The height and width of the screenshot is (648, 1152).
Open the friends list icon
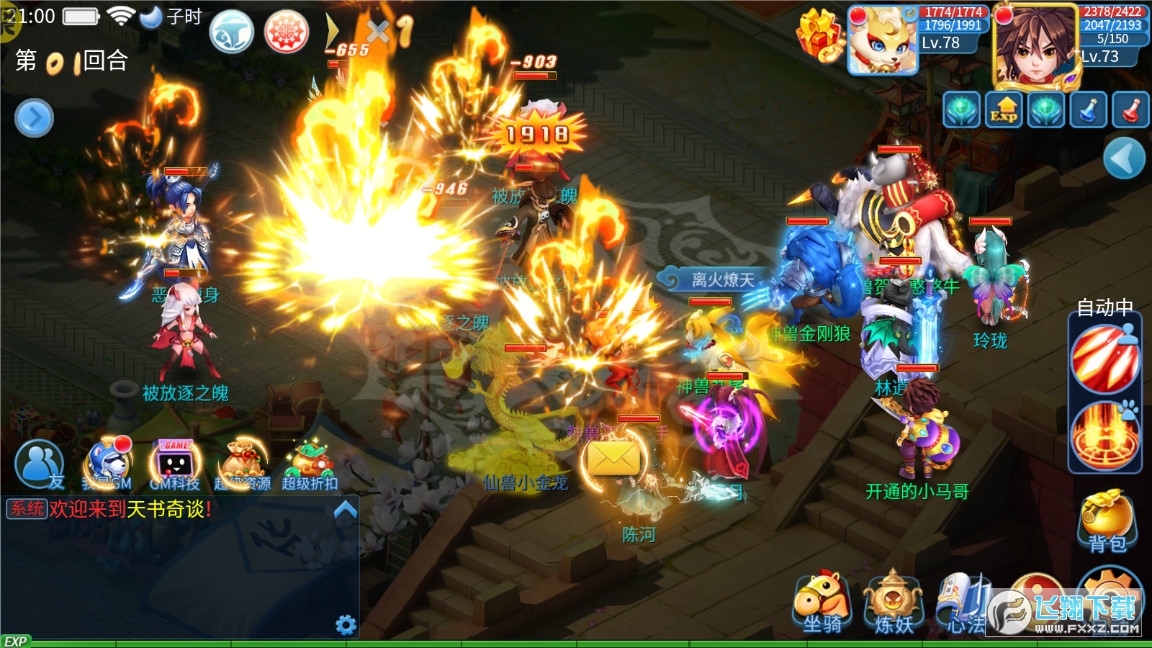click(39, 464)
